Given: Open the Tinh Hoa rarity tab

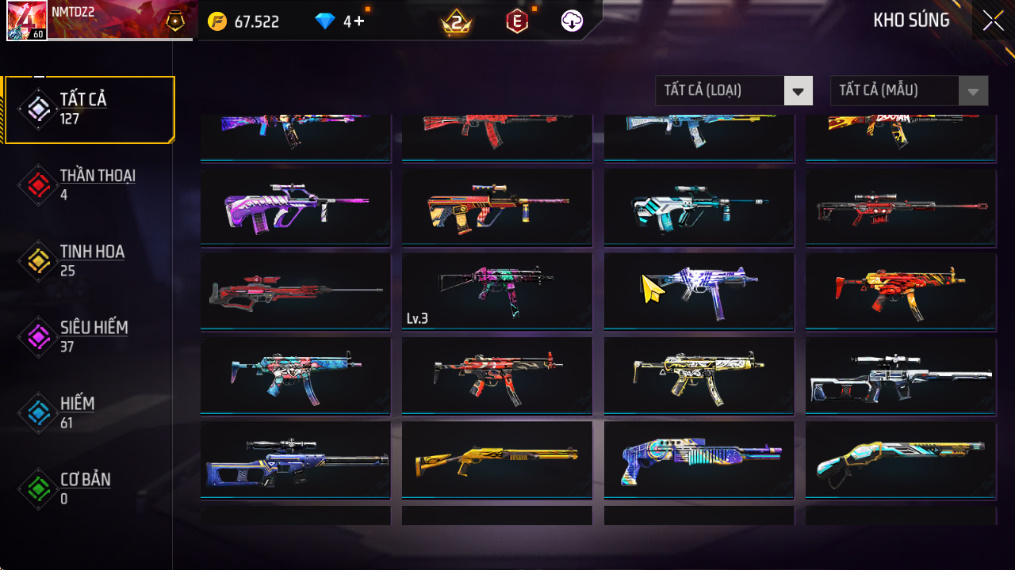Looking at the screenshot, I should [x=90, y=261].
